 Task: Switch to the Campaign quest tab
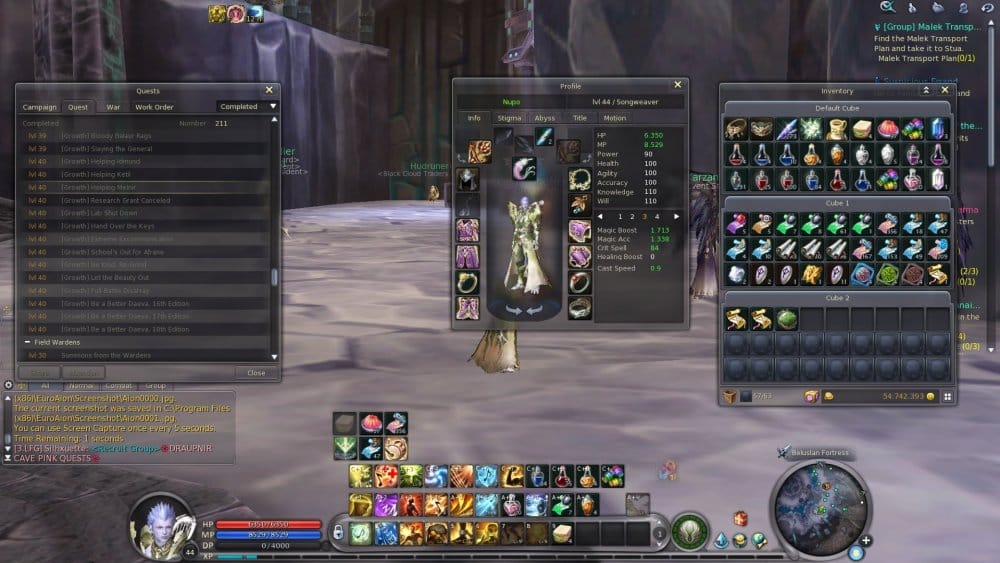click(x=40, y=107)
